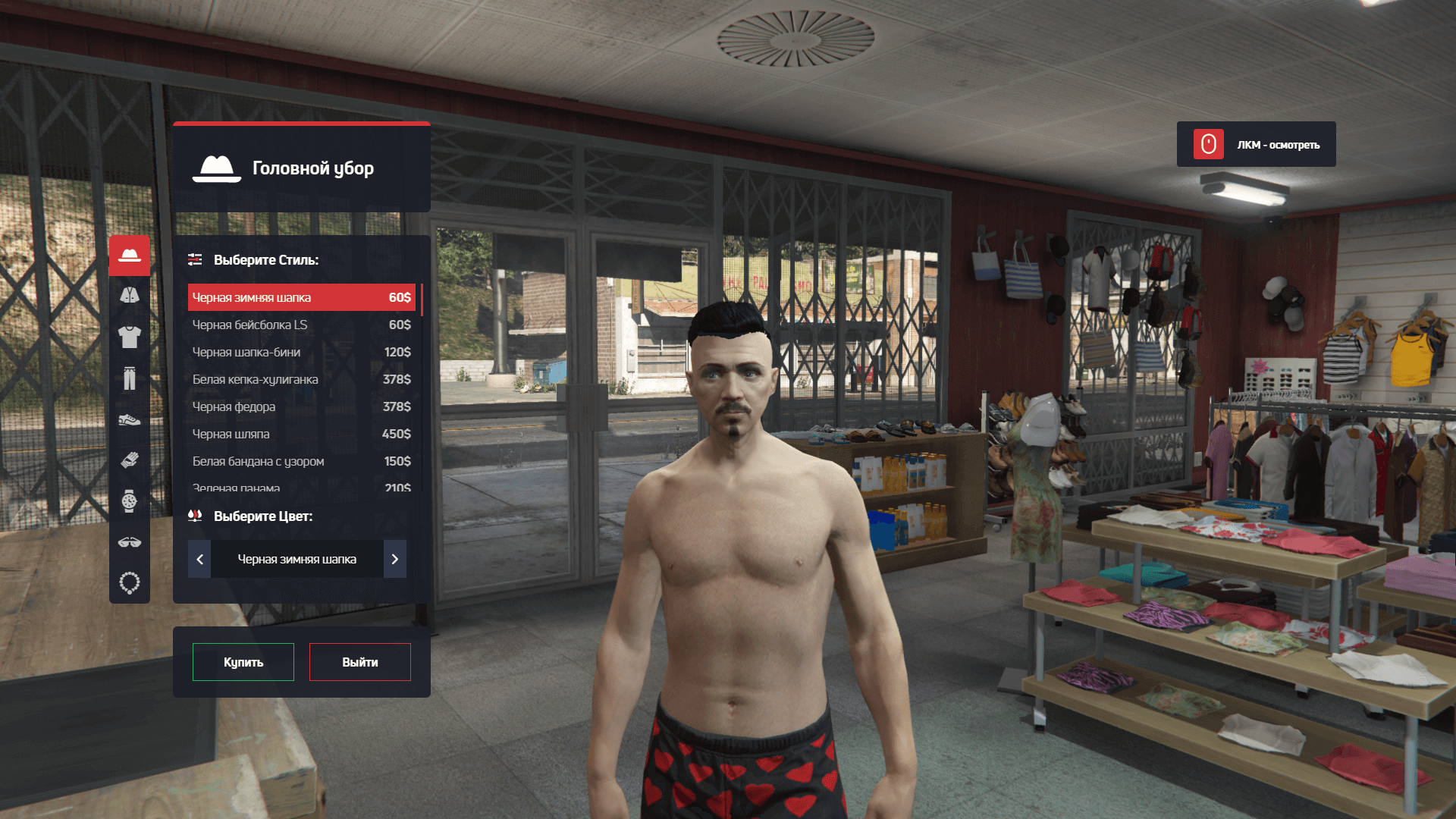Select Белая кепка-хулиганка for 378$
The image size is (1456, 819).
pyautogui.click(x=301, y=379)
